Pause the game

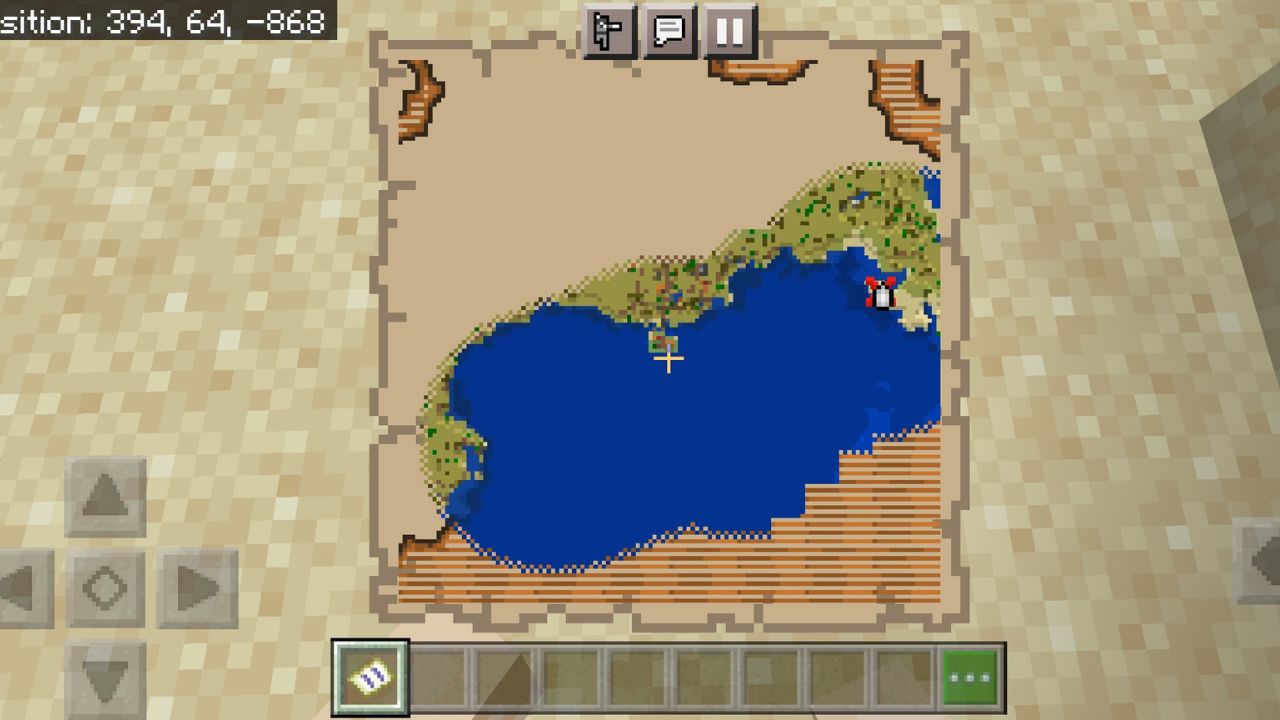[729, 31]
